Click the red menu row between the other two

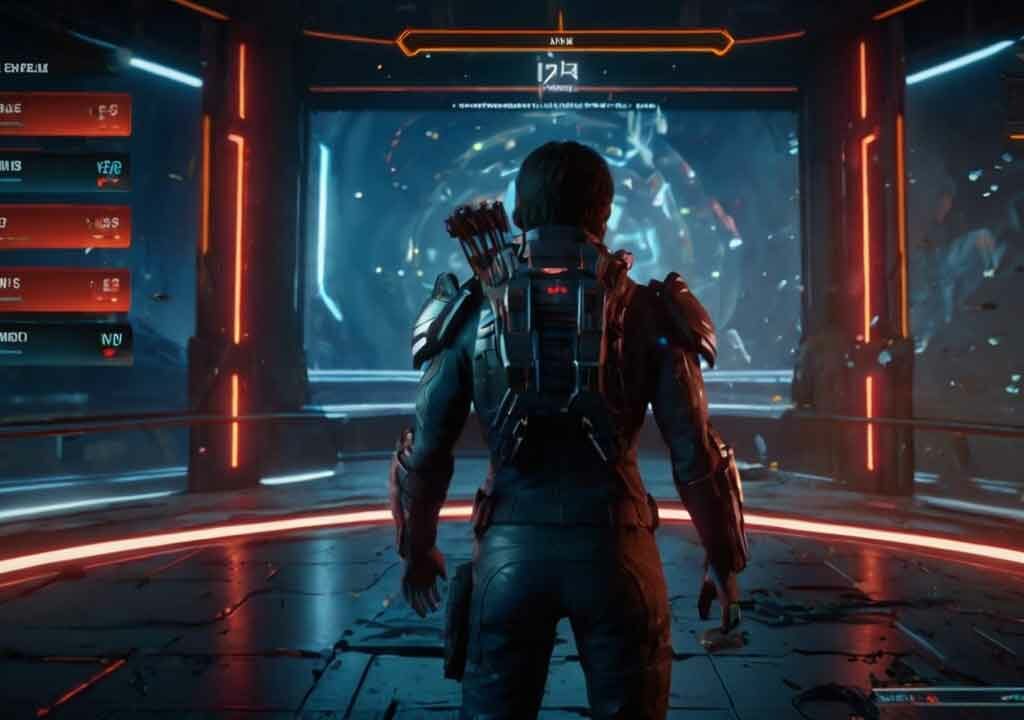(x=64, y=227)
